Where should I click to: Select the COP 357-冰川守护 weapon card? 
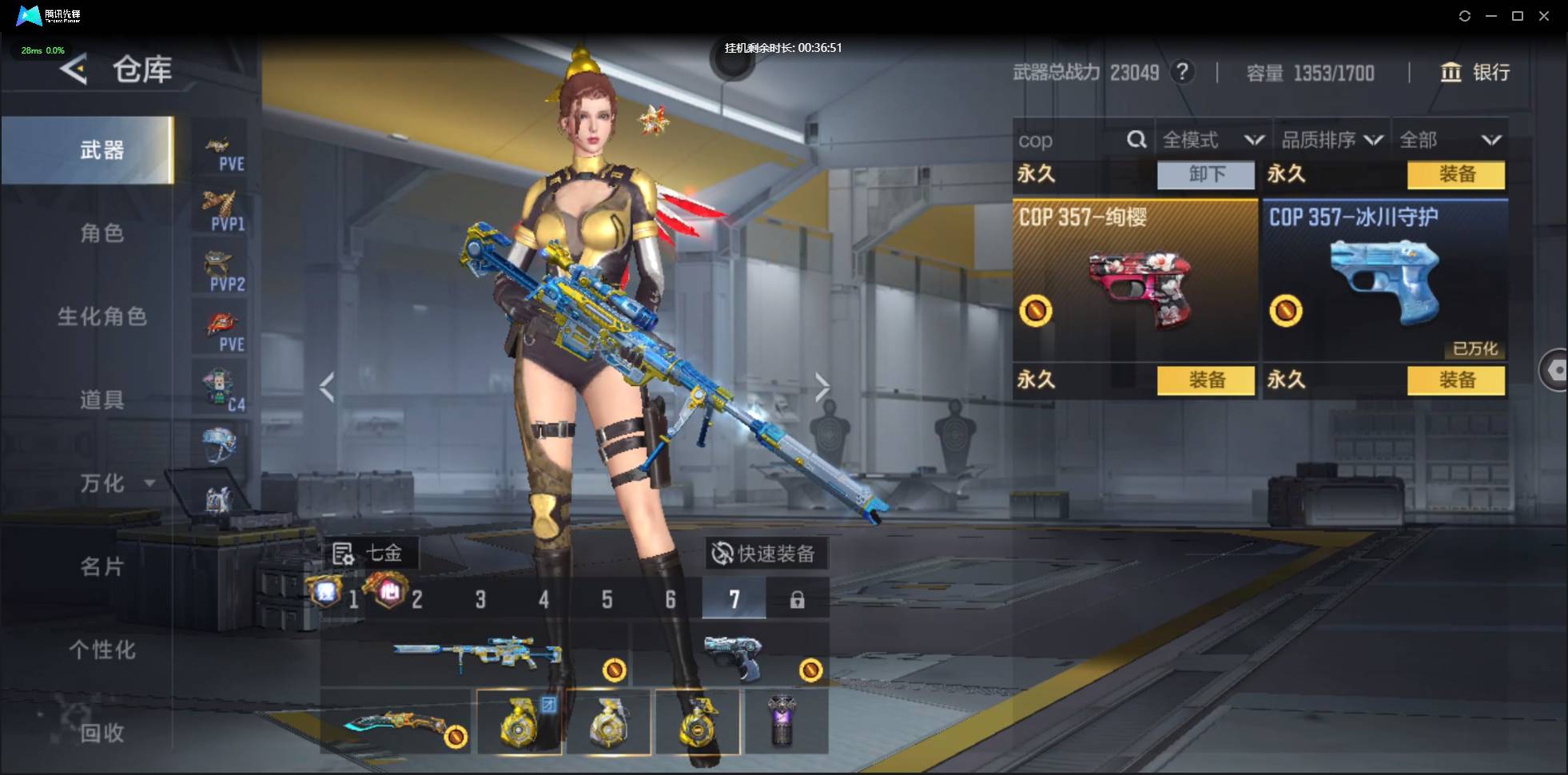[1384, 280]
